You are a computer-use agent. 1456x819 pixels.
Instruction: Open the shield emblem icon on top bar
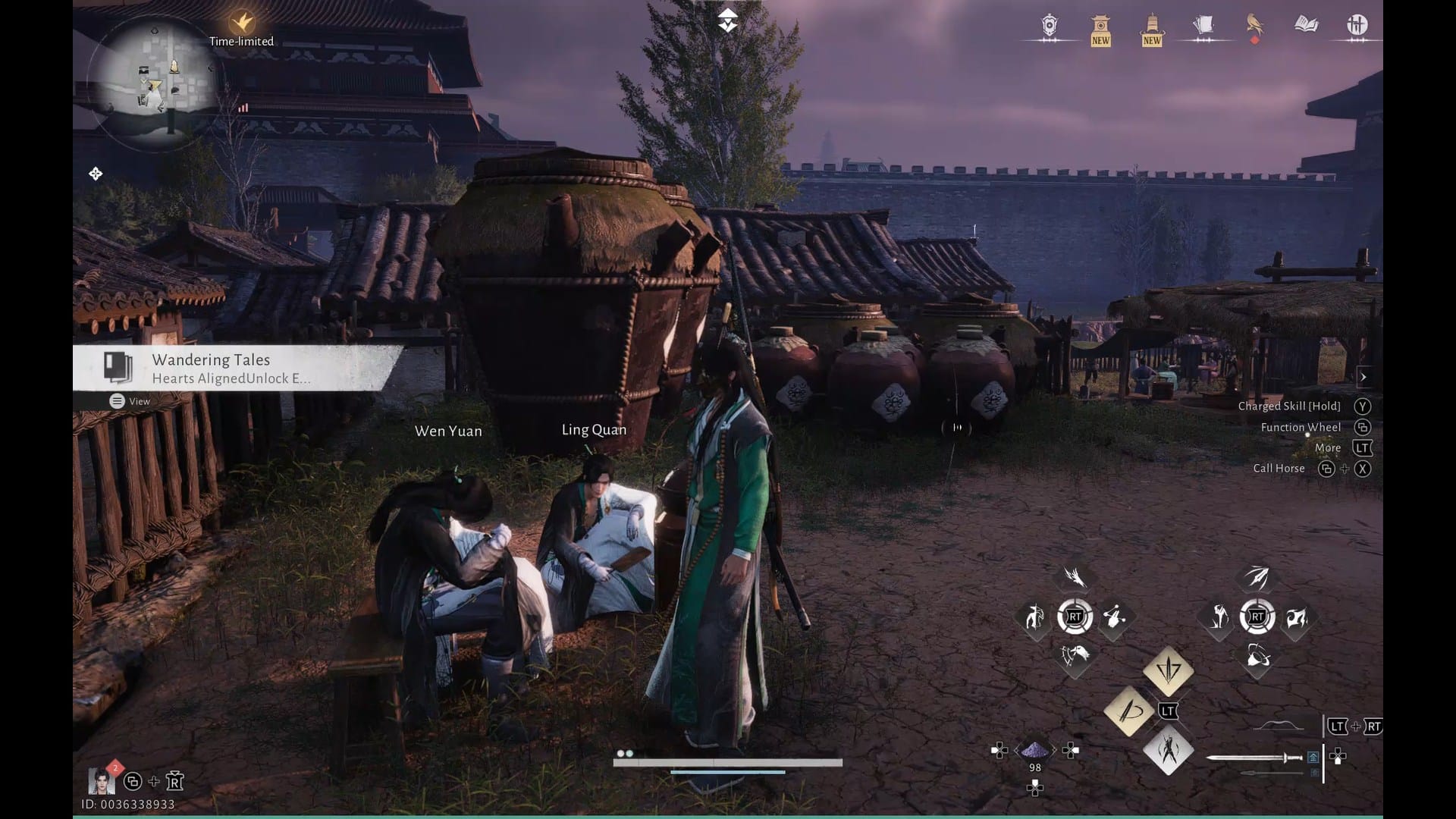coord(1049,27)
